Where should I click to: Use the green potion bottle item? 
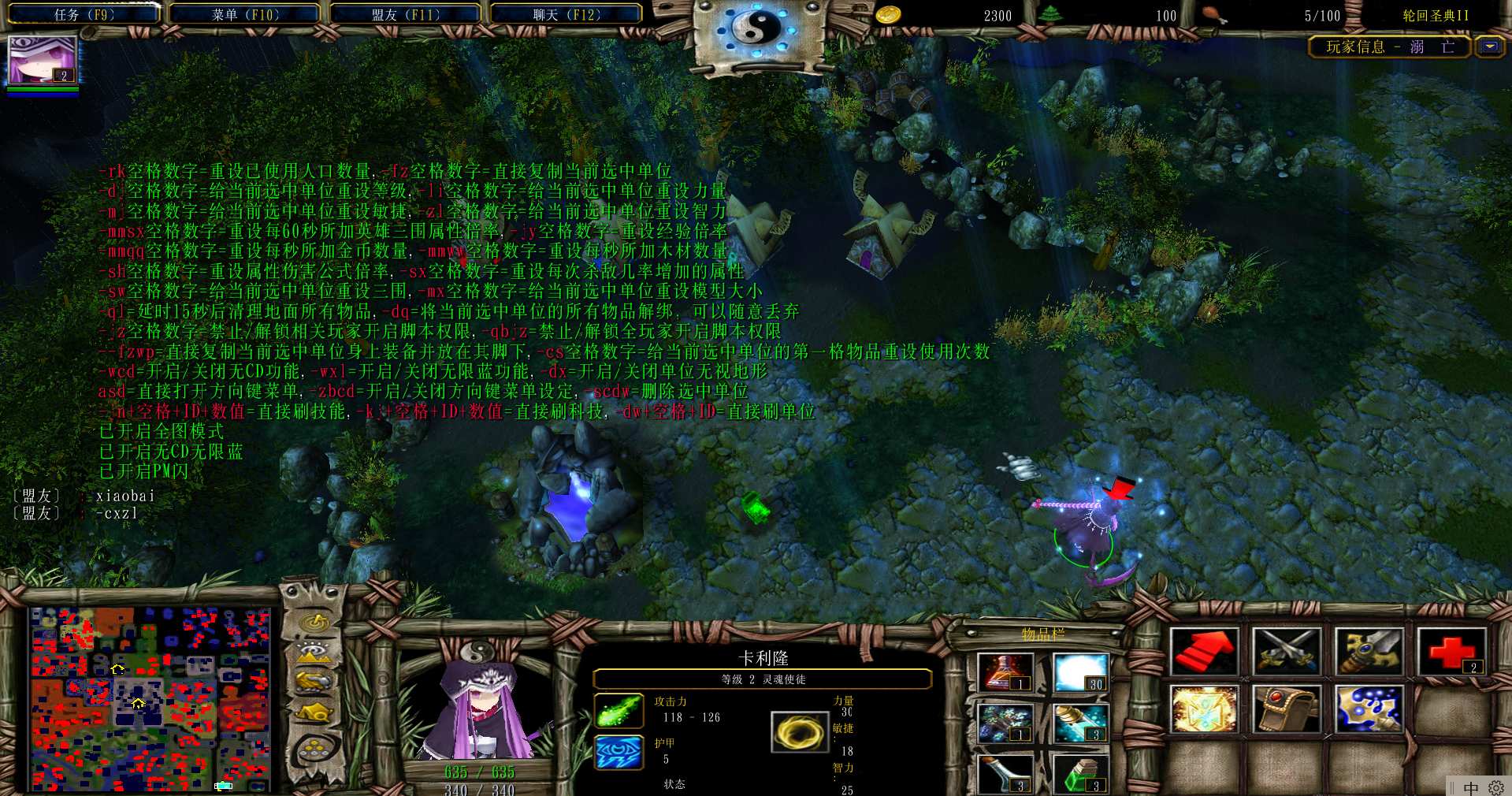[1080, 773]
